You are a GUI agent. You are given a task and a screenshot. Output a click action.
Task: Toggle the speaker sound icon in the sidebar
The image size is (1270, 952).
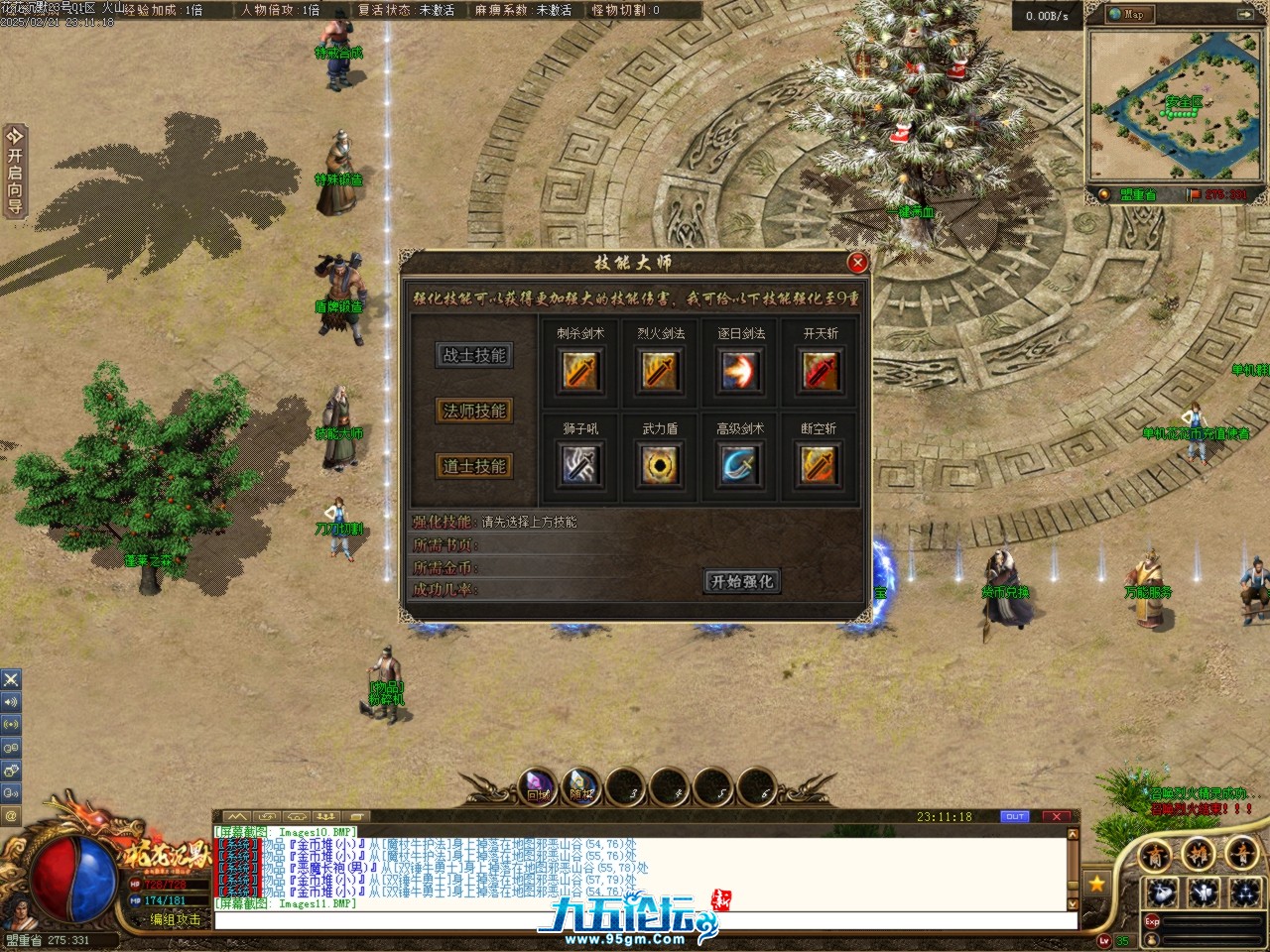(x=11, y=702)
